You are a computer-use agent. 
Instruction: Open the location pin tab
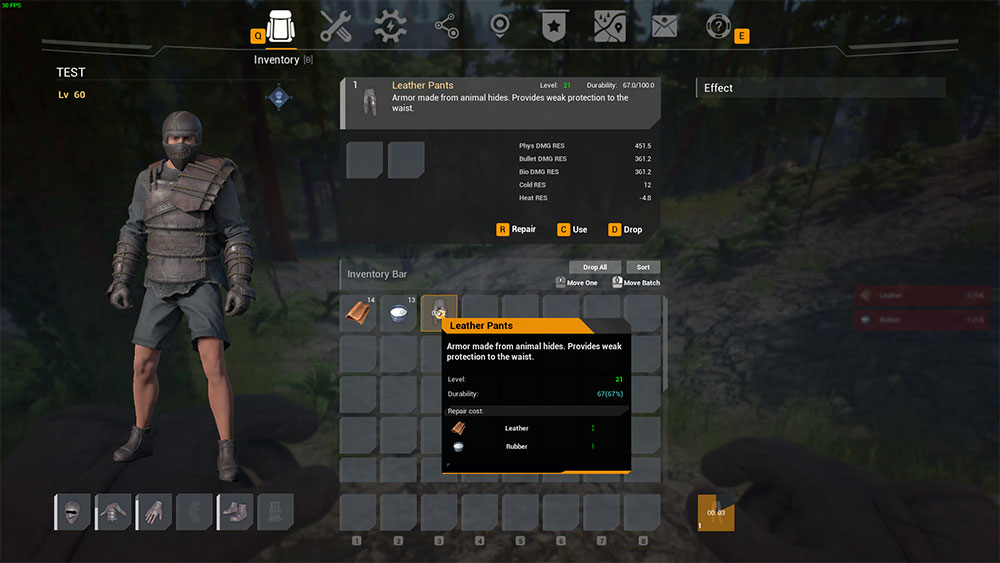pyautogui.click(x=501, y=27)
